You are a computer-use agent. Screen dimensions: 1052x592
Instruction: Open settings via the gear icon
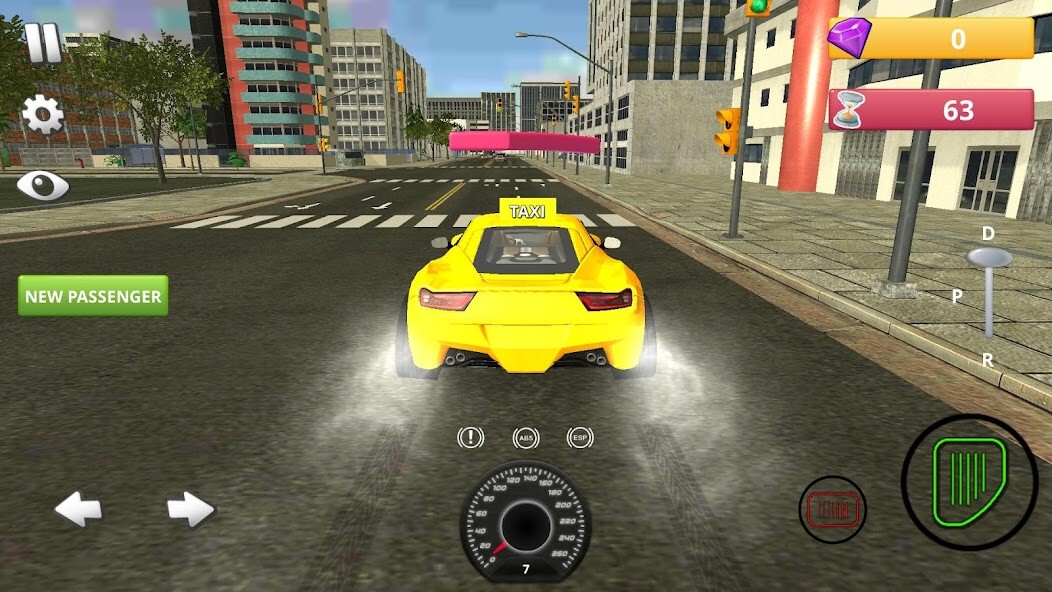(x=43, y=115)
